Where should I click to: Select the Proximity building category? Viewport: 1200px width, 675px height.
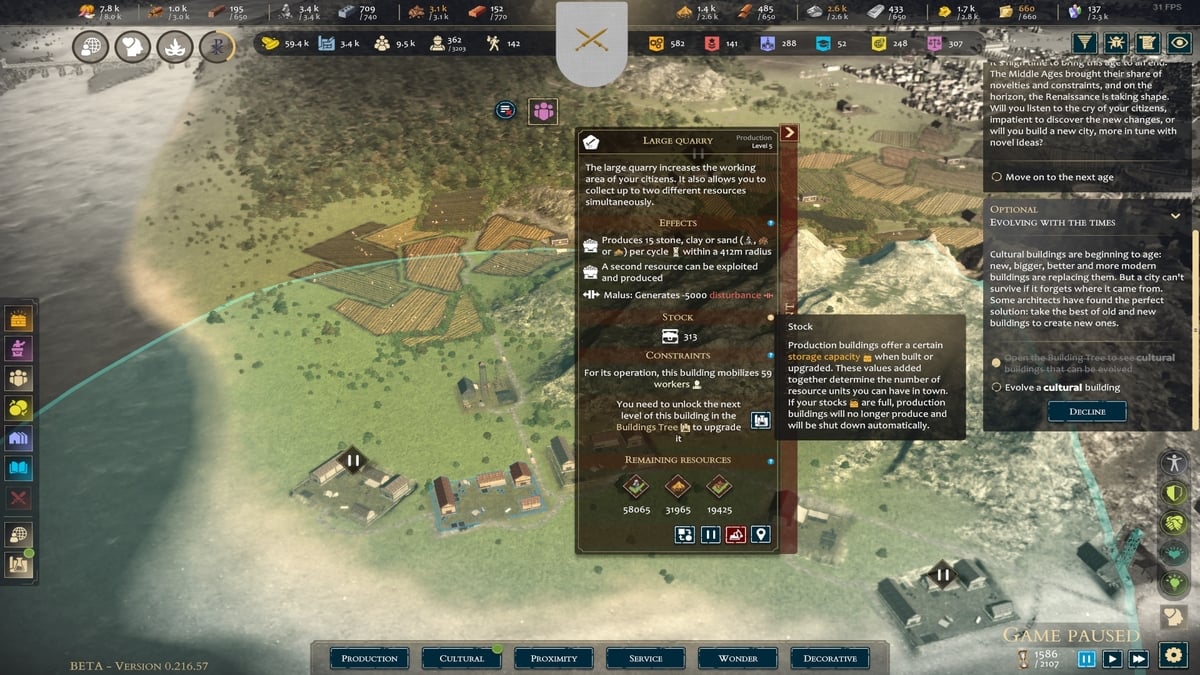tap(554, 658)
